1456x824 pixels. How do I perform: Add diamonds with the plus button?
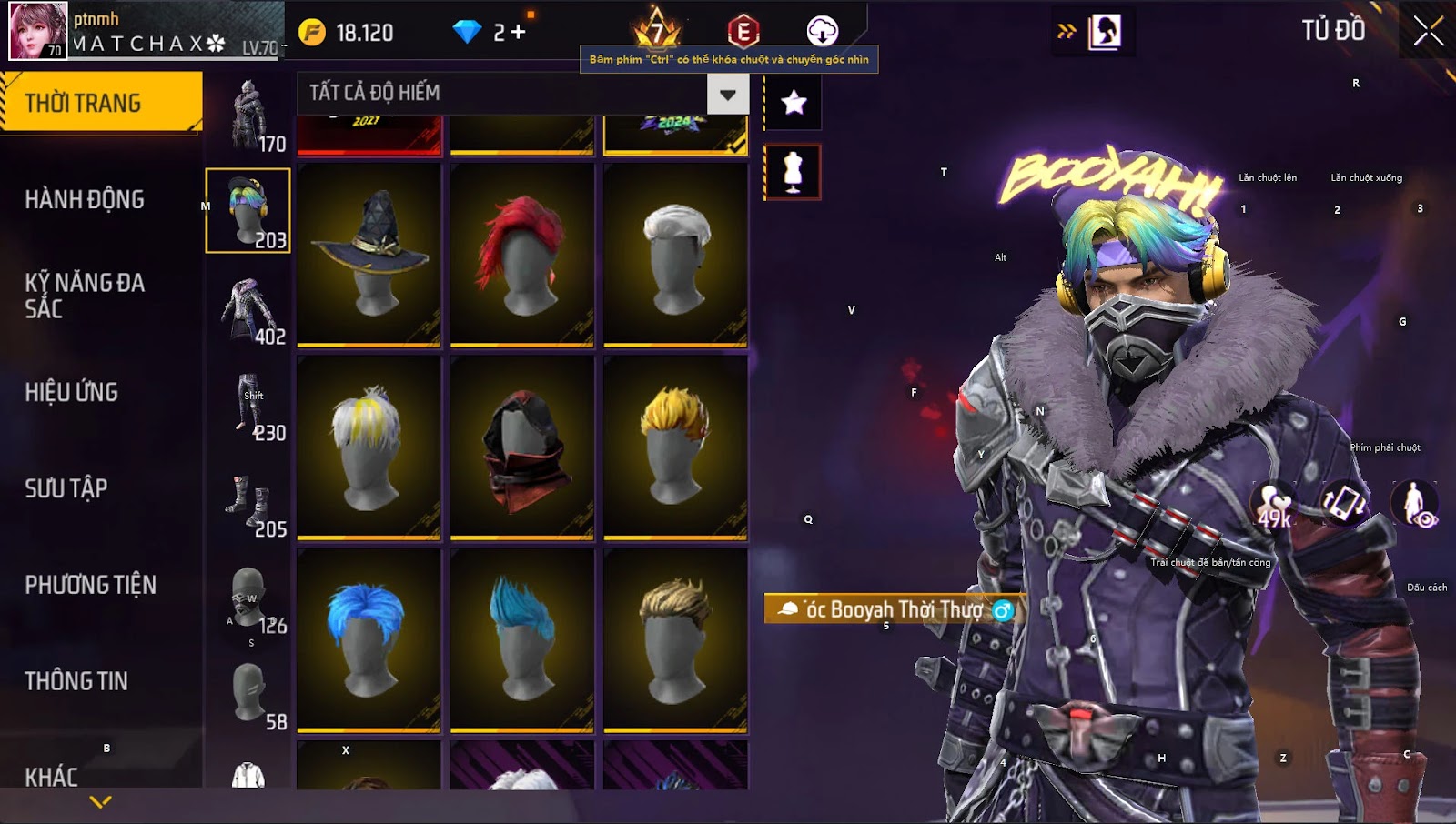coord(519,33)
